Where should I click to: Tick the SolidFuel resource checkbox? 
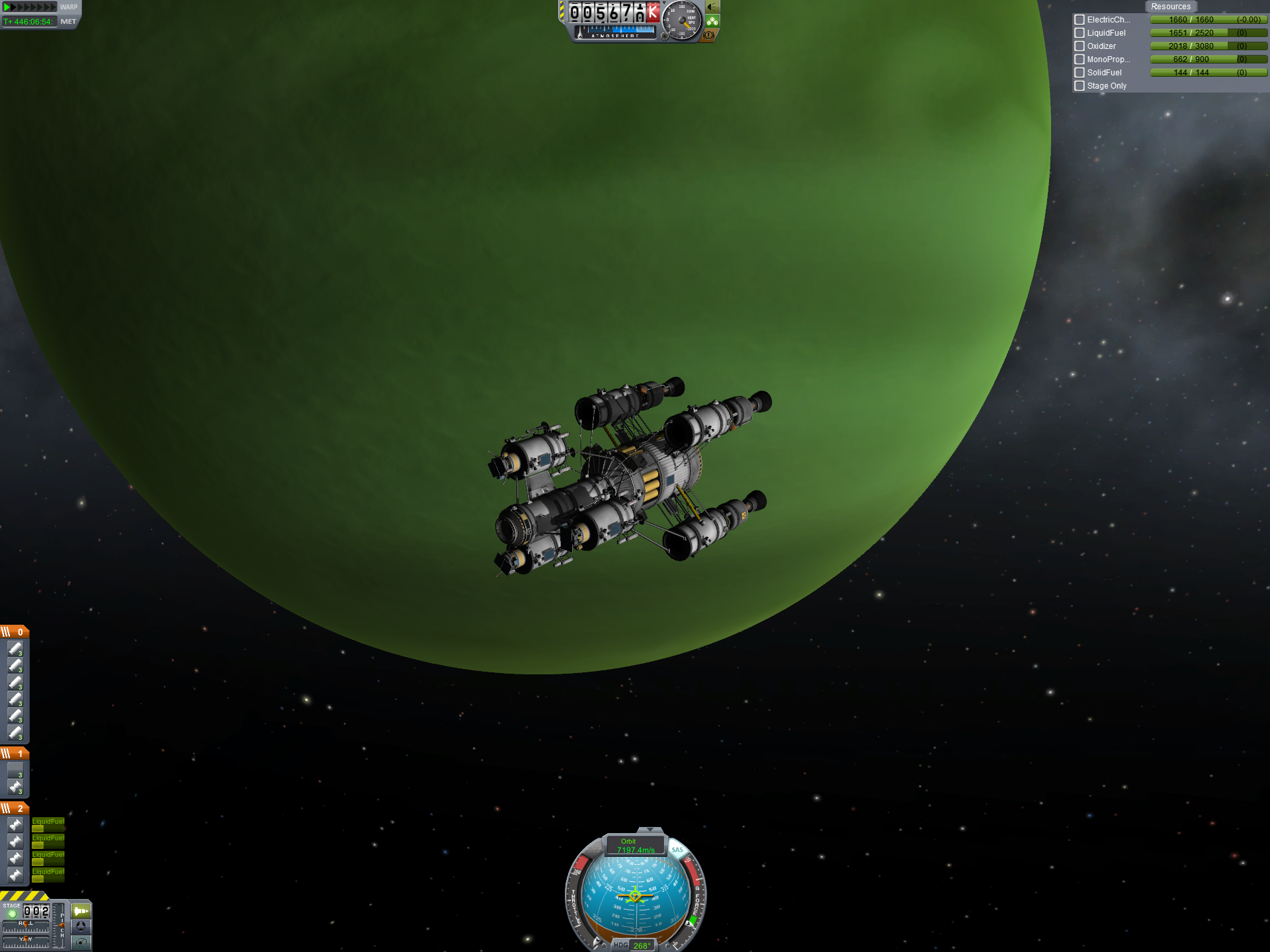1079,73
